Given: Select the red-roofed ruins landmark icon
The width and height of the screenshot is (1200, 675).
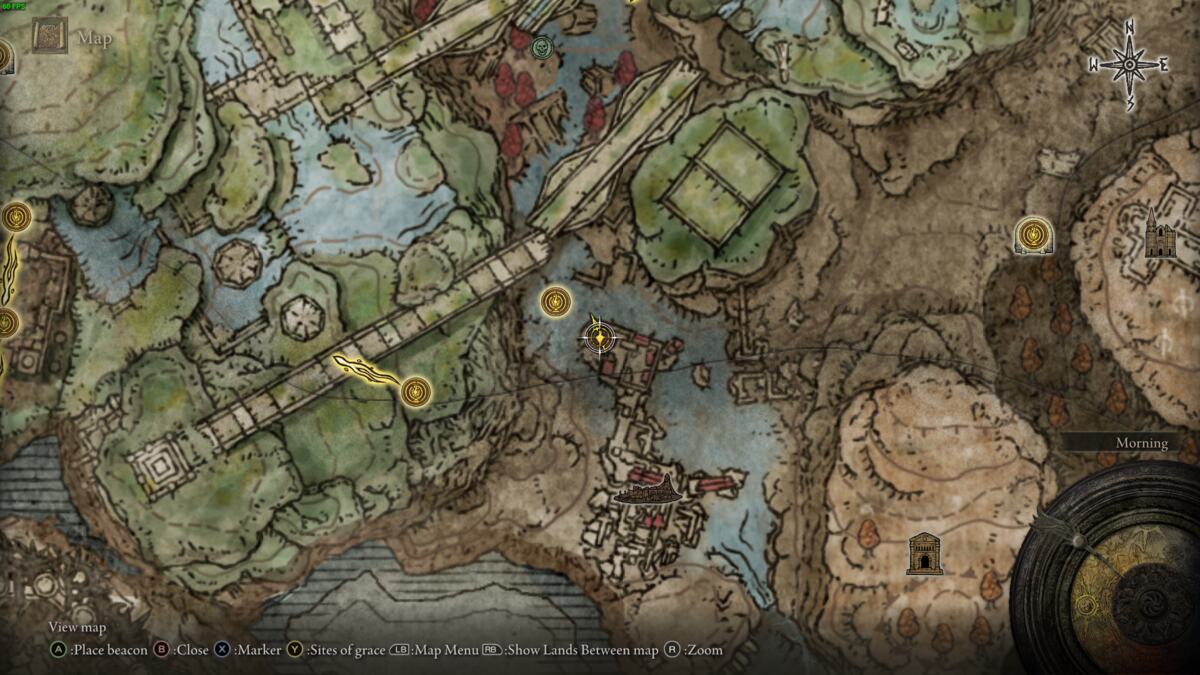Looking at the screenshot, I should point(648,491).
